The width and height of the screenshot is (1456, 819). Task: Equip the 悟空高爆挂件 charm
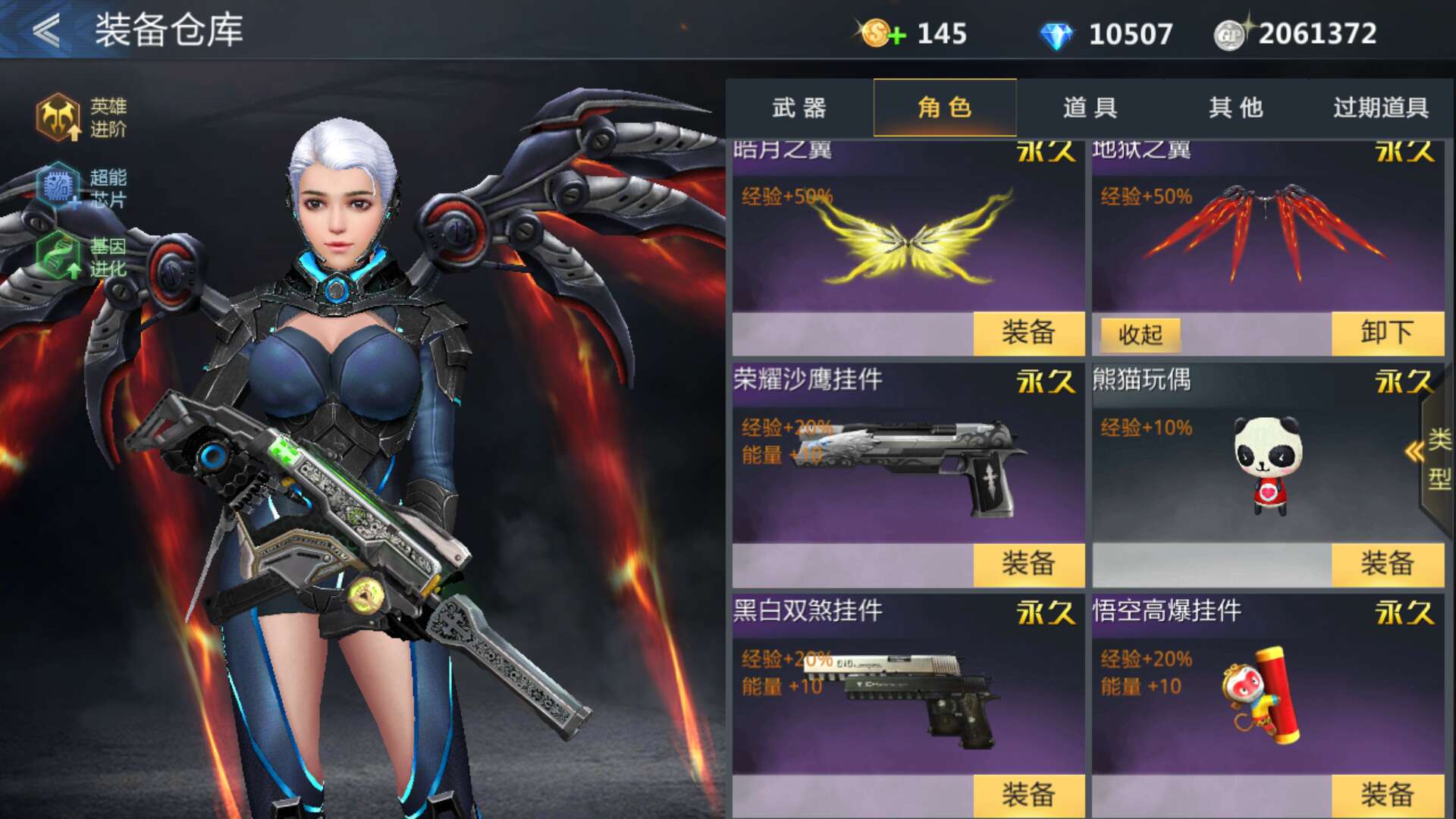1389,795
